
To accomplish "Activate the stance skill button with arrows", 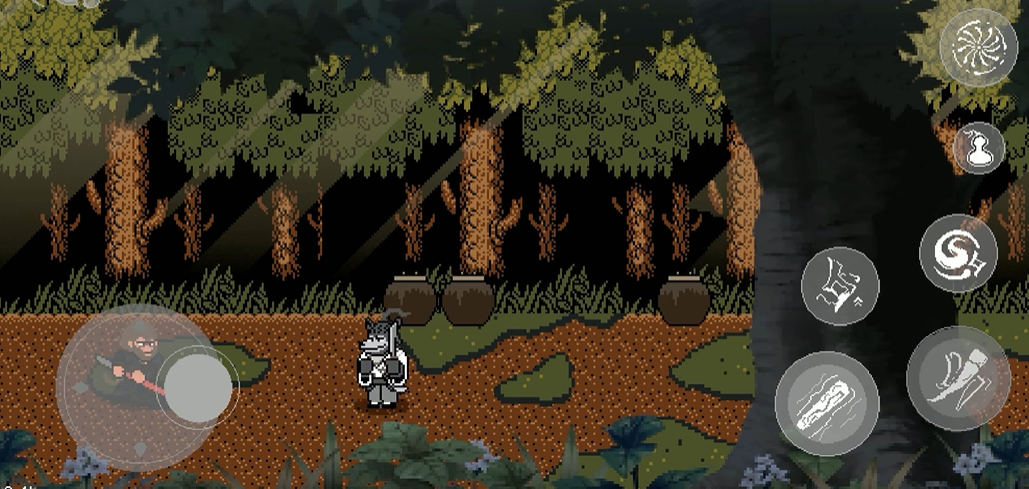I will point(840,285).
